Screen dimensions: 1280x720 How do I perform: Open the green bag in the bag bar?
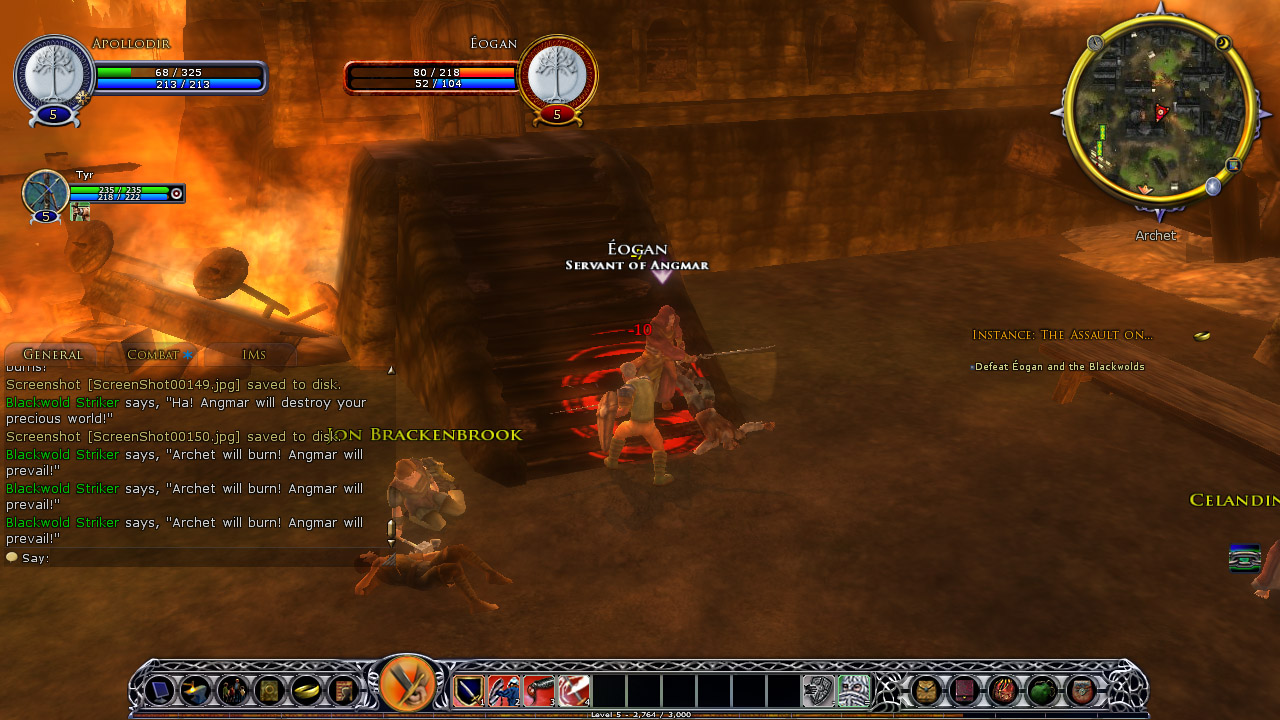click(x=1042, y=690)
